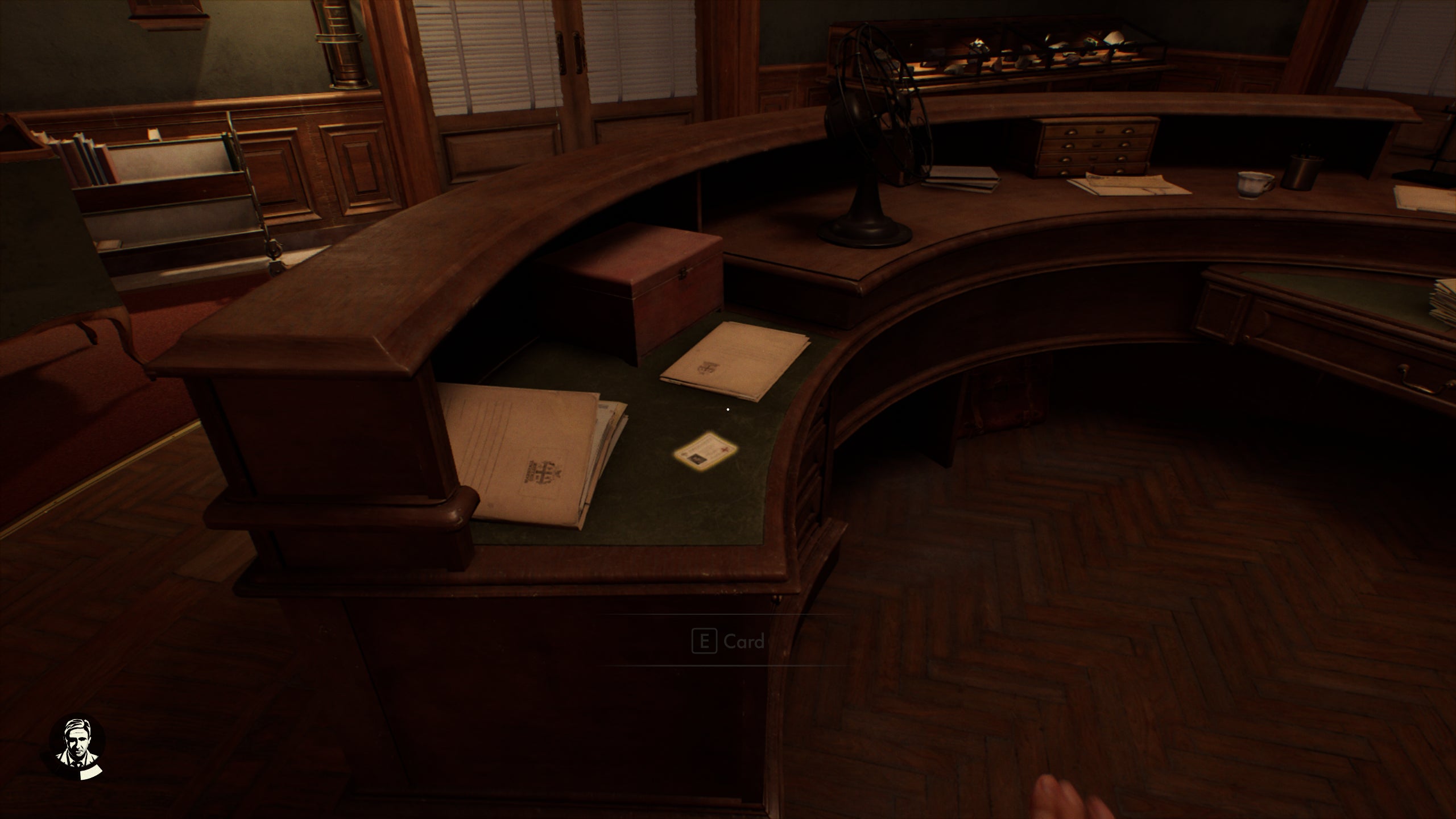Click the red seal mark on the highlighted card
This screenshot has width=1456, height=819.
click(725, 449)
